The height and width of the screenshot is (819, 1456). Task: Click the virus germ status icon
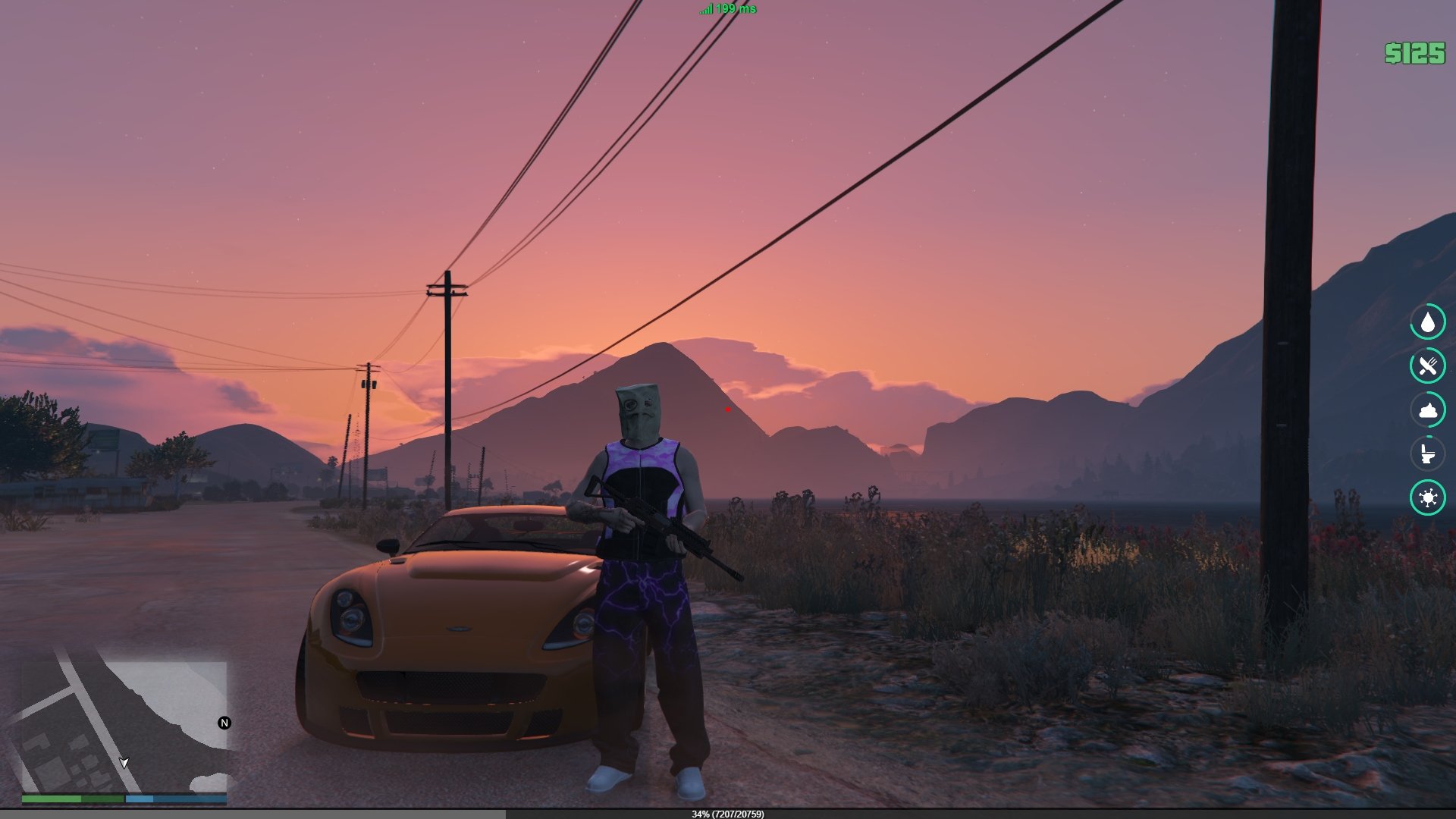(x=1428, y=498)
